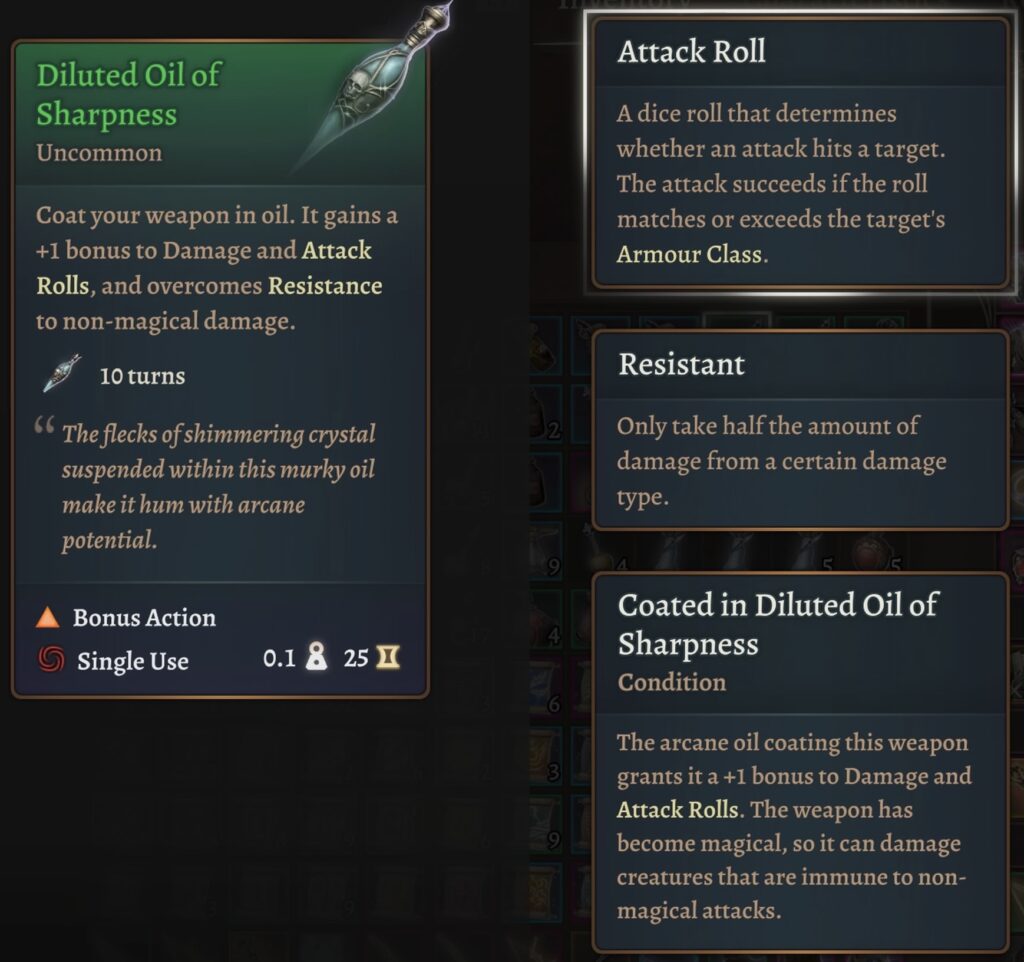Select the Attack Roll tooltip panel title

pos(691,52)
